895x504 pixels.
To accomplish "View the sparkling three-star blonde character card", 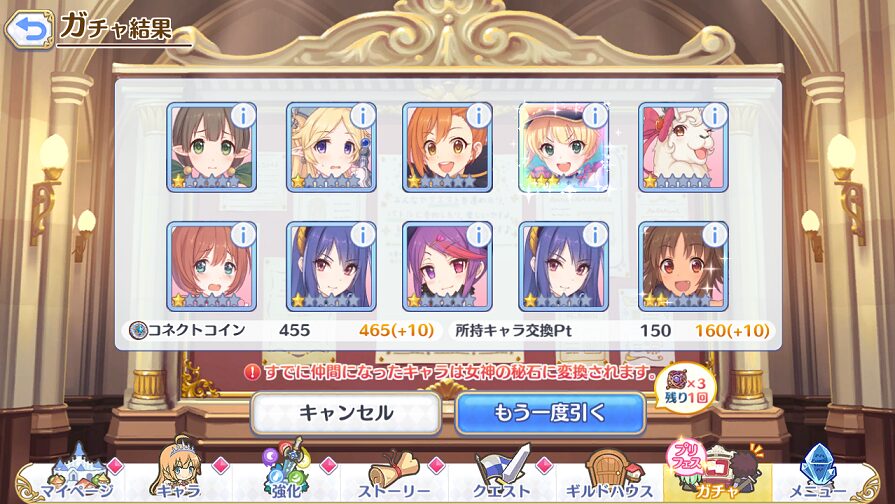I will (x=565, y=147).
